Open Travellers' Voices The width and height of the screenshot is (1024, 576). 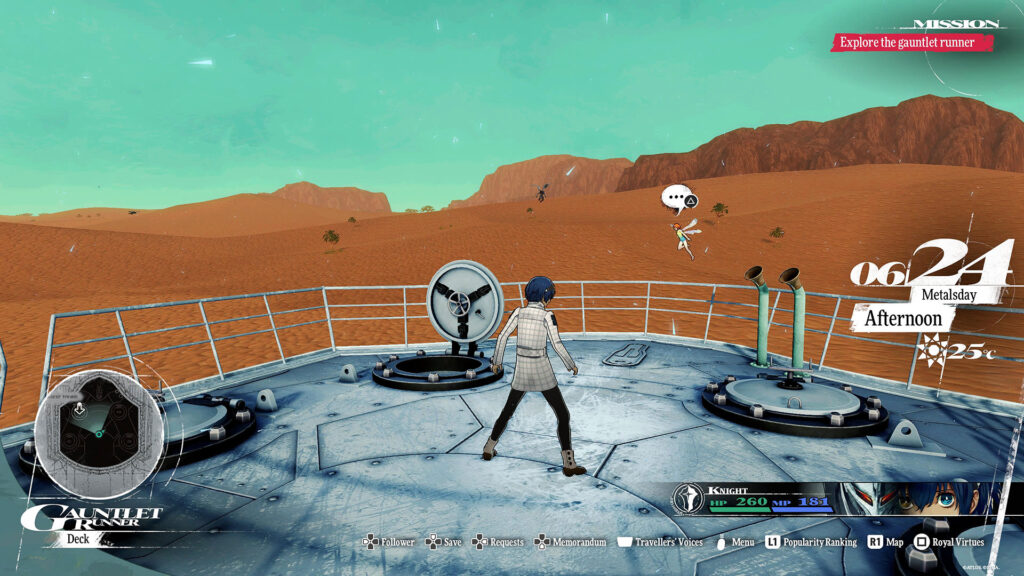pos(660,542)
